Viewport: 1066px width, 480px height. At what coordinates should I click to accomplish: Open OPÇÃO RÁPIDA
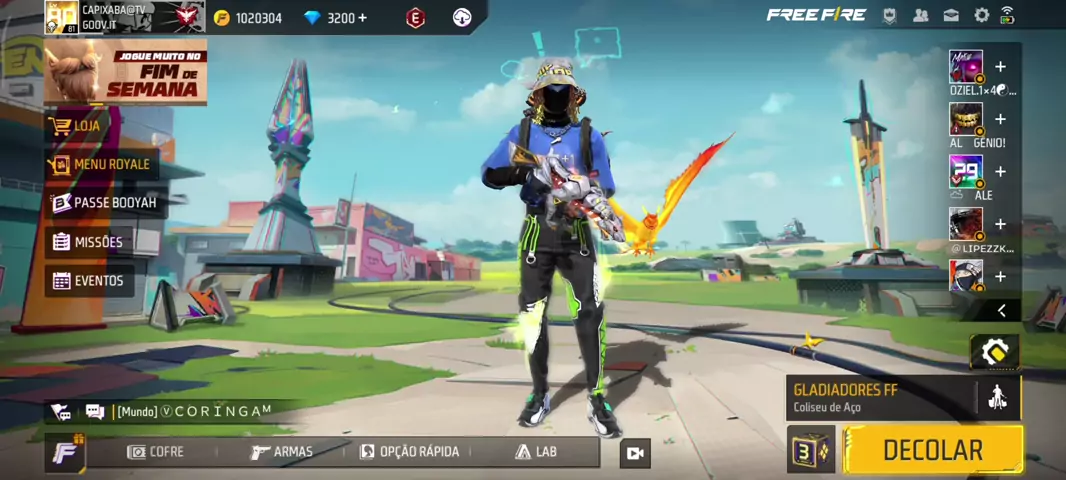tap(409, 452)
